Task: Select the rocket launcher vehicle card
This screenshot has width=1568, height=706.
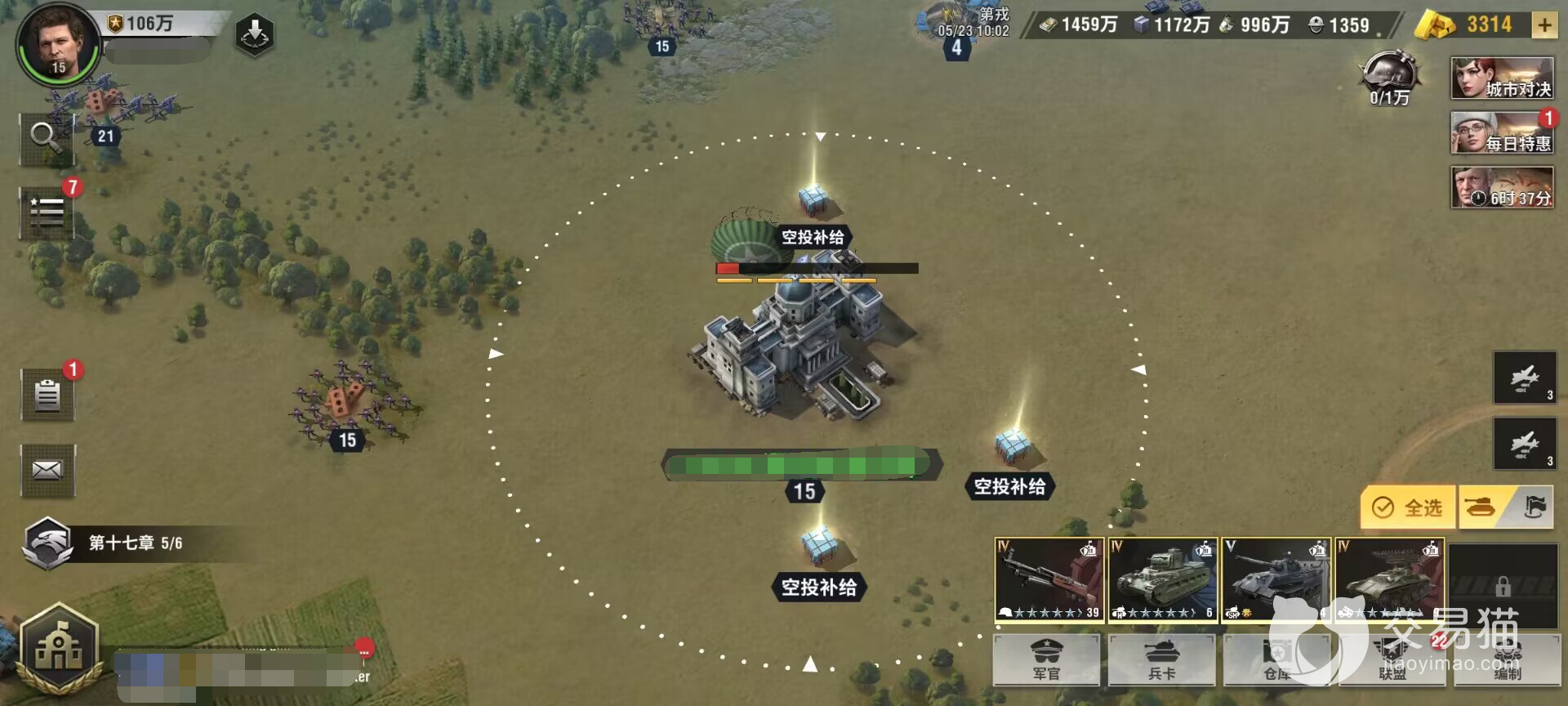Action: point(1389,580)
